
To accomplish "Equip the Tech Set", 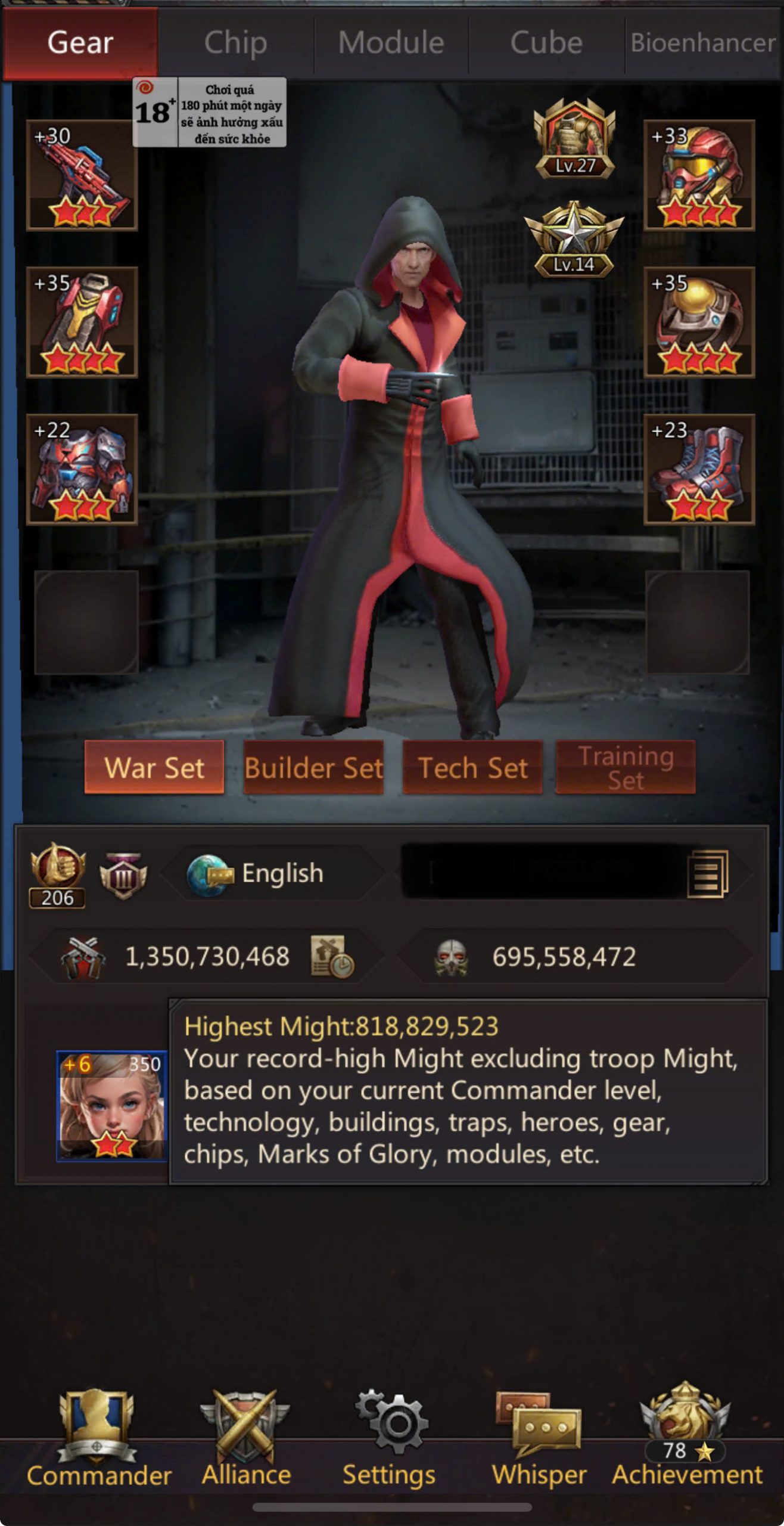I will pos(472,767).
